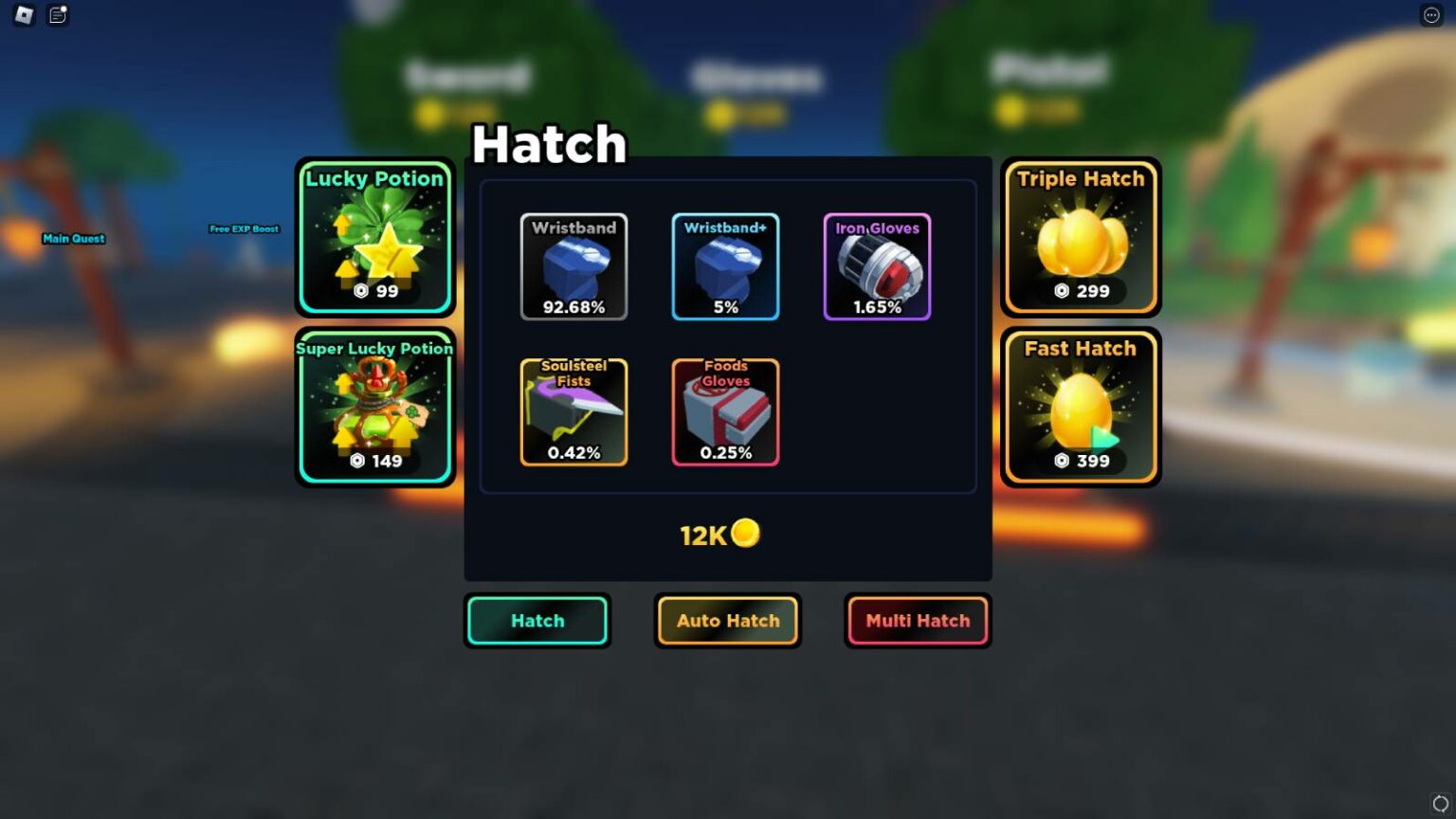The width and height of the screenshot is (1456, 819).
Task: Open the three-dot options menu
Action: 1431,15
